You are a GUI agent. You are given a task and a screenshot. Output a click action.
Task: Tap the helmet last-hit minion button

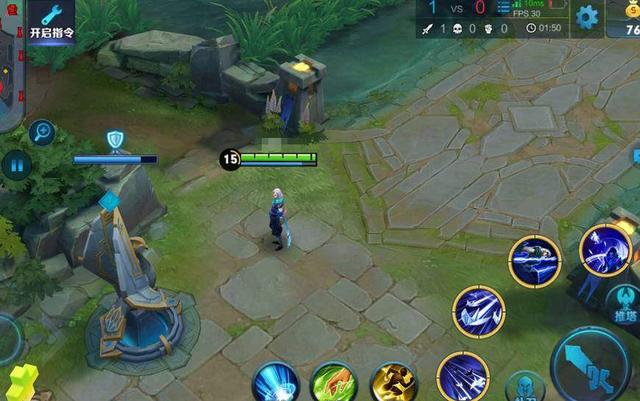[525, 387]
